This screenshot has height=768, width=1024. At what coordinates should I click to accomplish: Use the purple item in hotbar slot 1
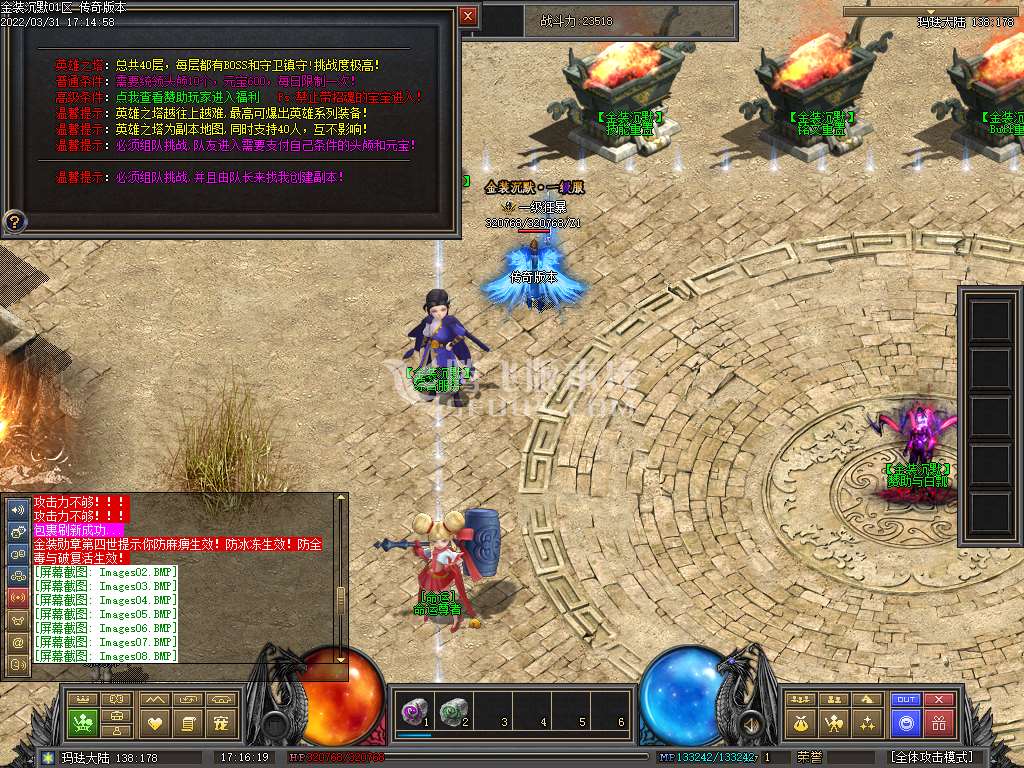[413, 711]
